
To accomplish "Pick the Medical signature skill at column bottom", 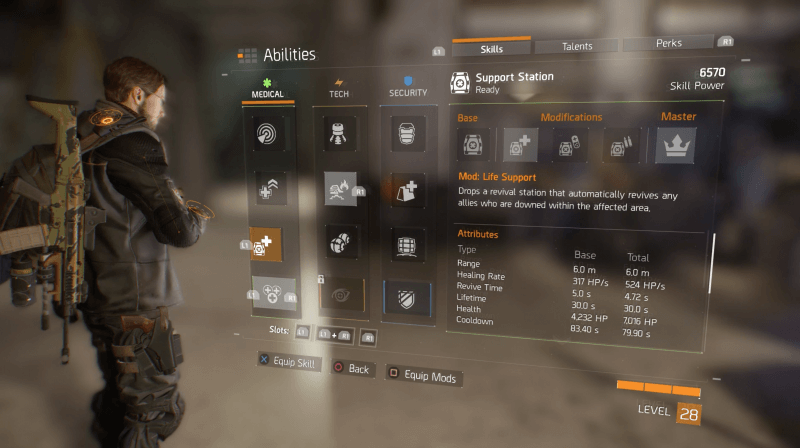I will (x=270, y=294).
